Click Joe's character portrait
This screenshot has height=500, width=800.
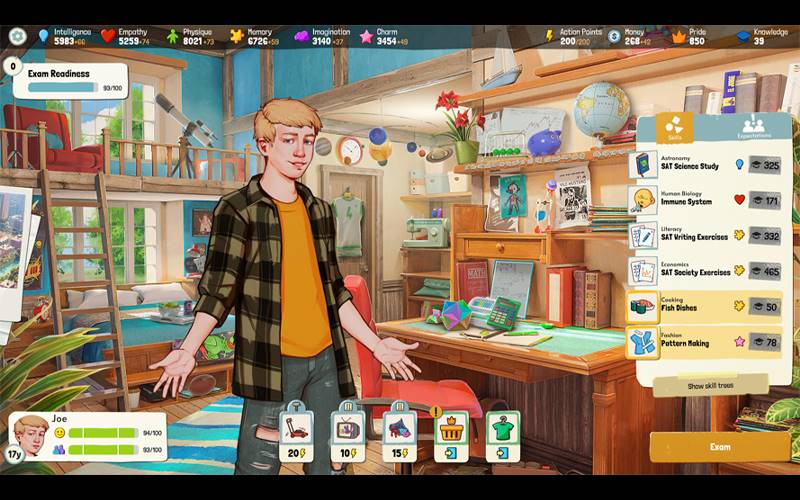point(31,433)
